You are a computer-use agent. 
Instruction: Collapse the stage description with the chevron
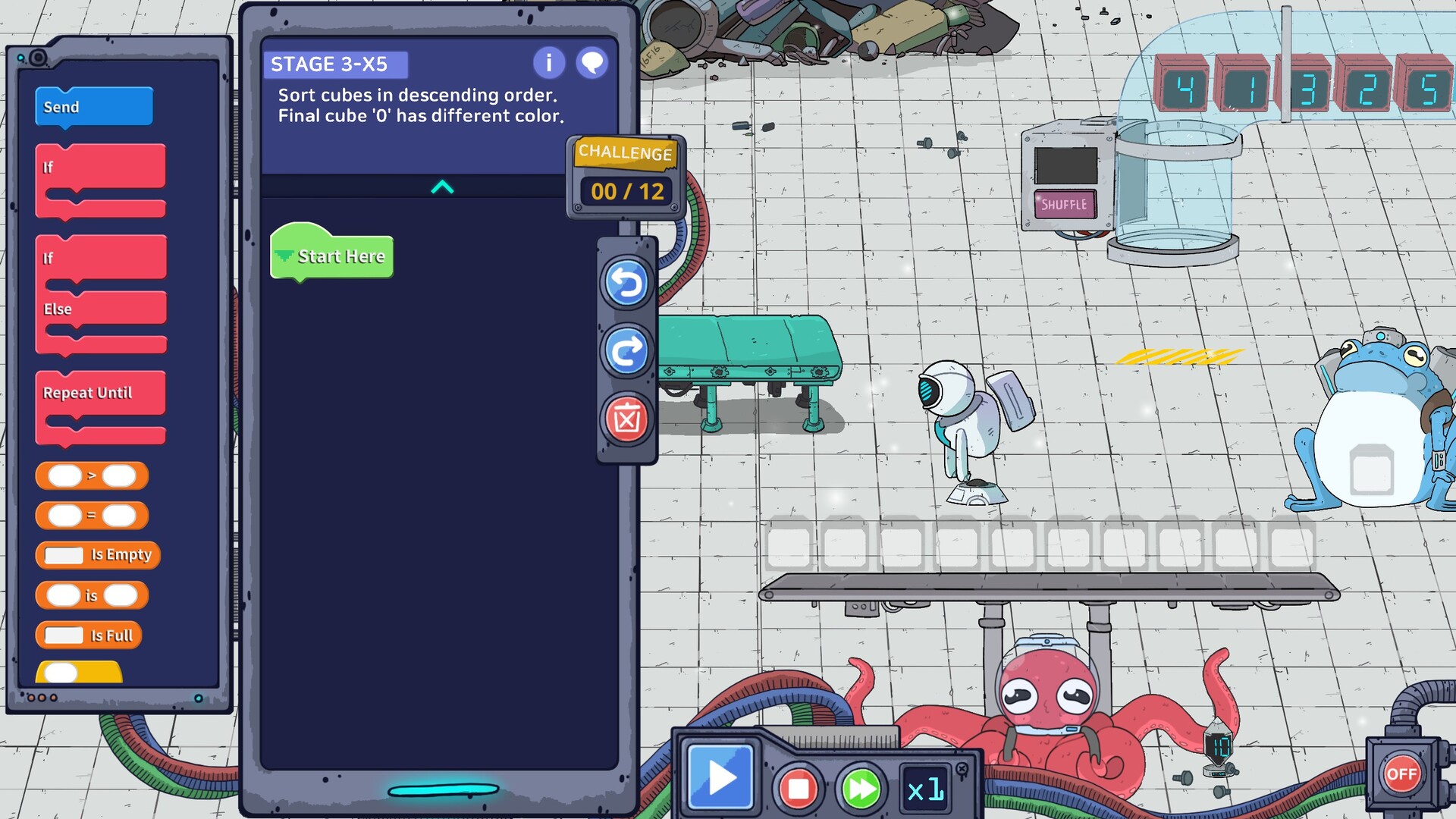442,188
